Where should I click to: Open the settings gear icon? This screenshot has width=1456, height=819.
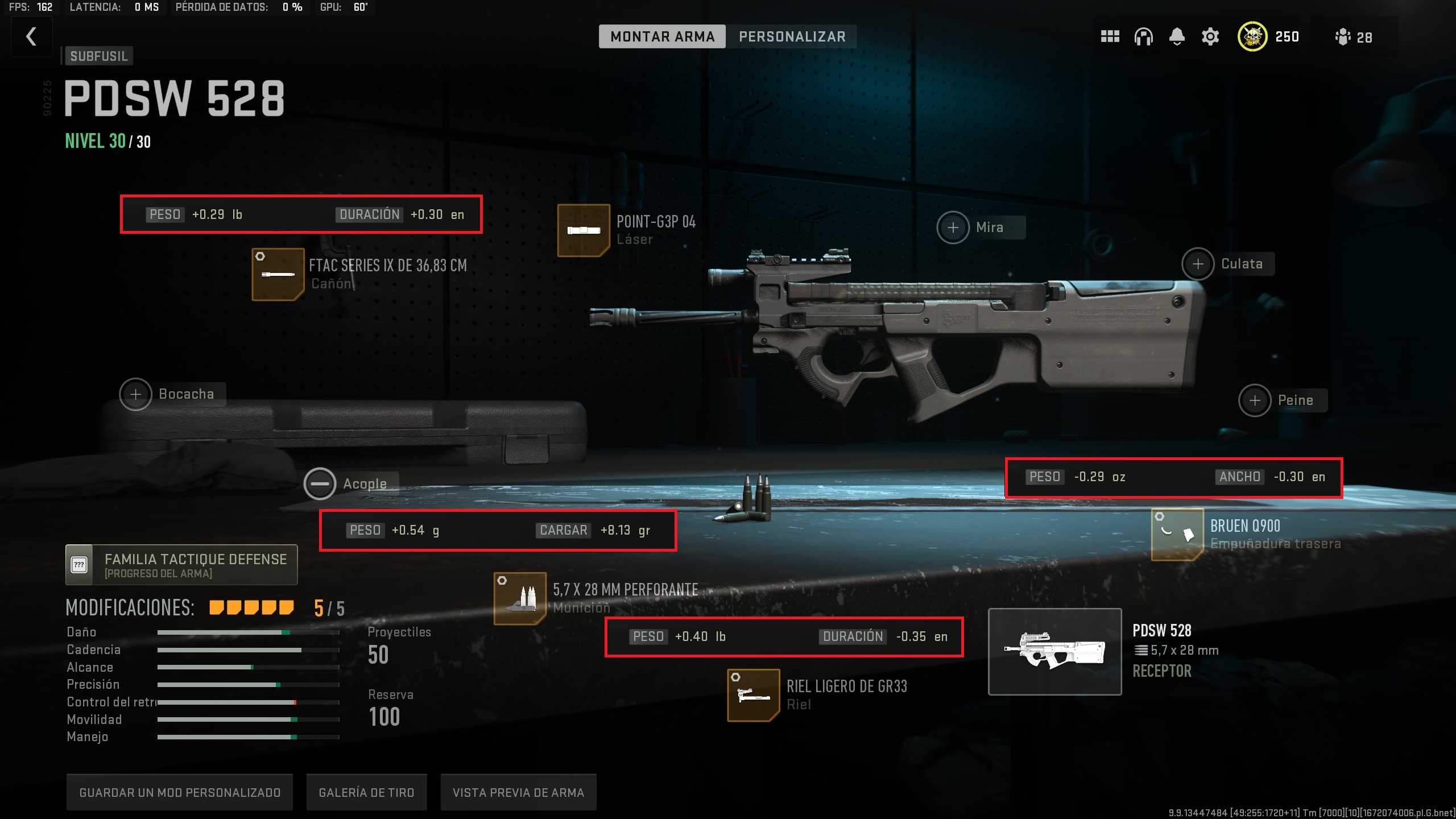1210,36
